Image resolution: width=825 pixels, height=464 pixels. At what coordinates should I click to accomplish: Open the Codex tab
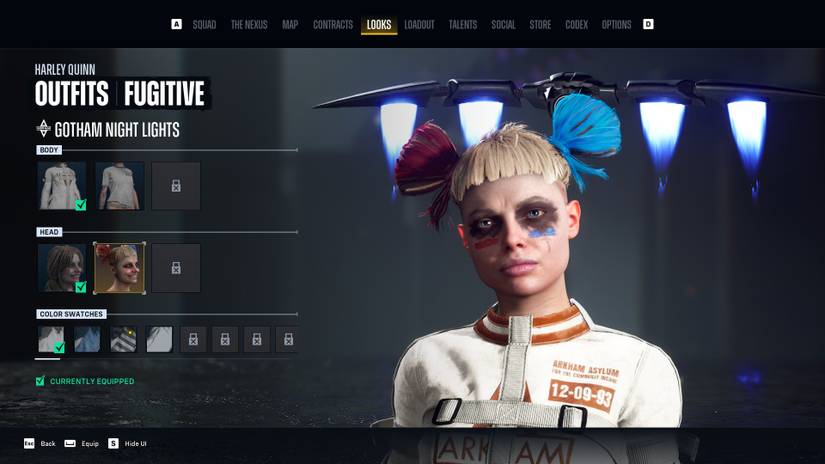(576, 24)
